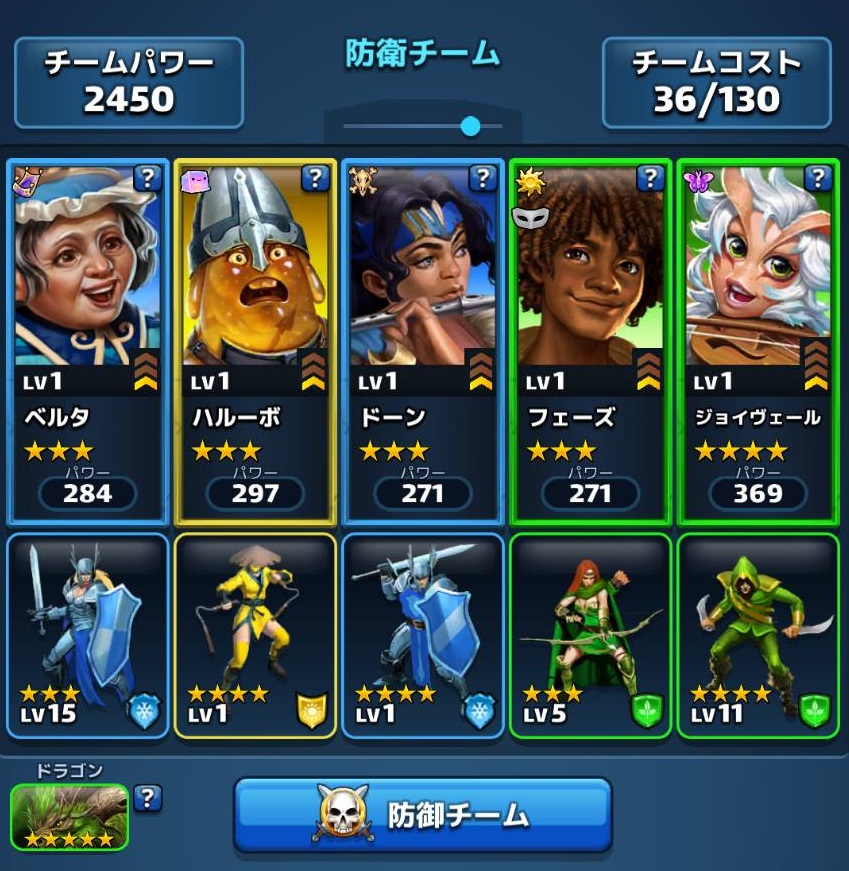
Task: Select the ベルタ hero card
Action: click(87, 340)
